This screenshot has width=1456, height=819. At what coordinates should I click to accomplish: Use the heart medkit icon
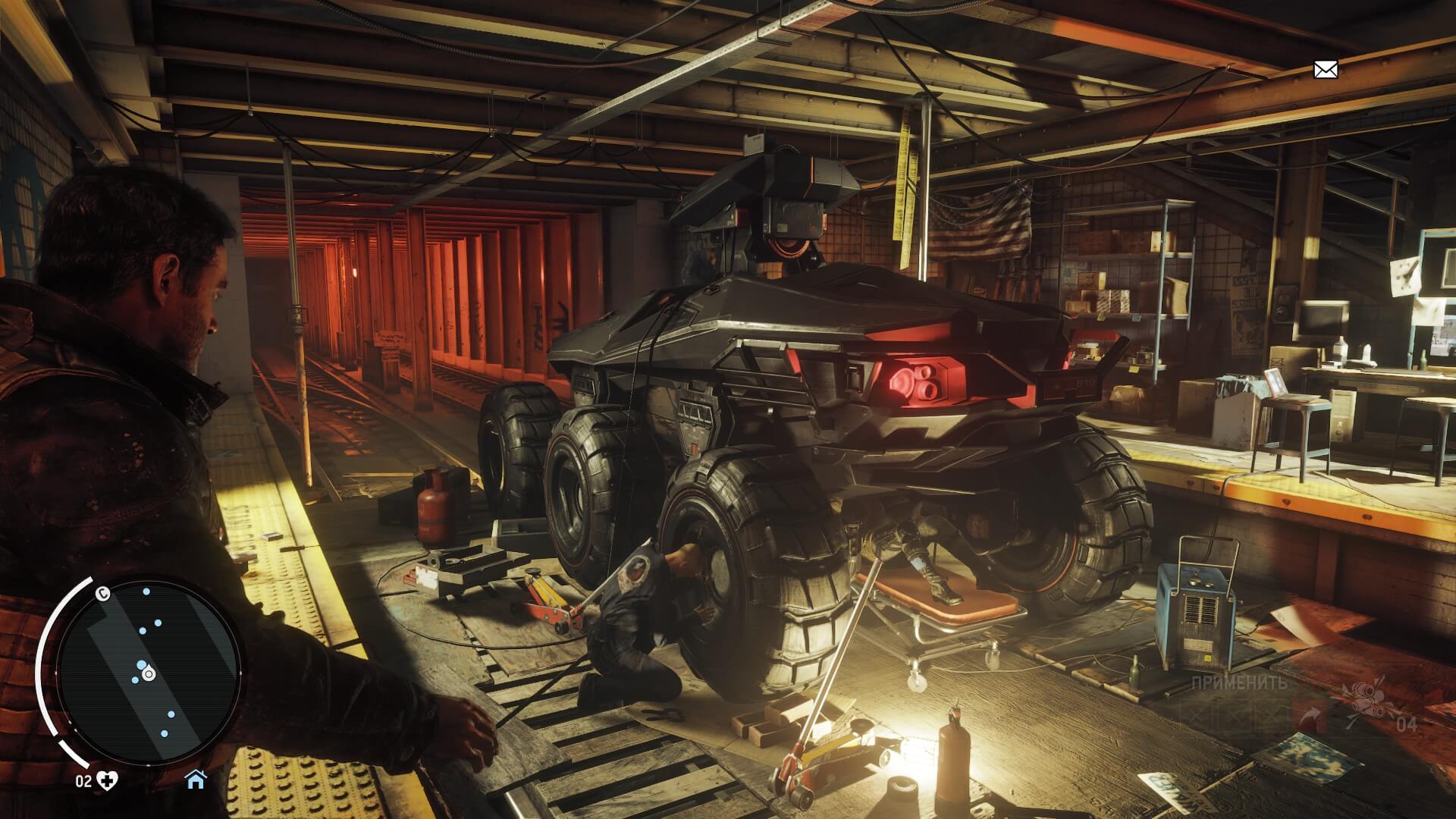pyautogui.click(x=109, y=780)
